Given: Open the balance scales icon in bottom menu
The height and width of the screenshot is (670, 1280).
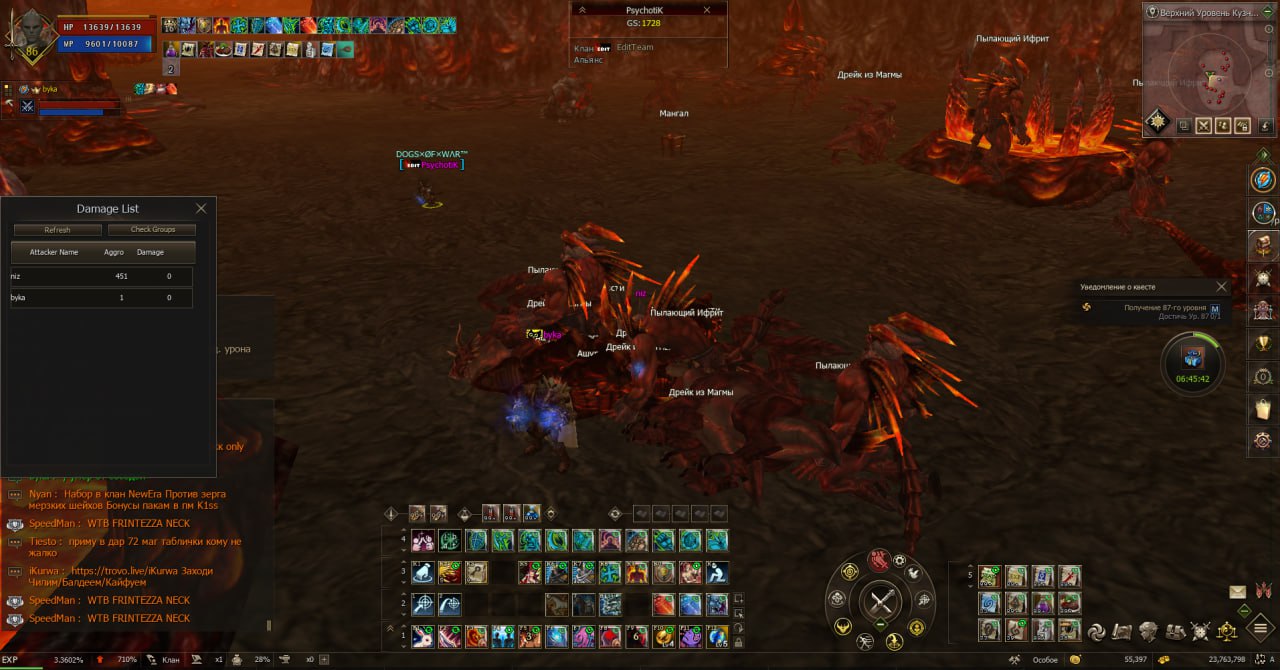Looking at the screenshot, I should click(x=1228, y=631).
